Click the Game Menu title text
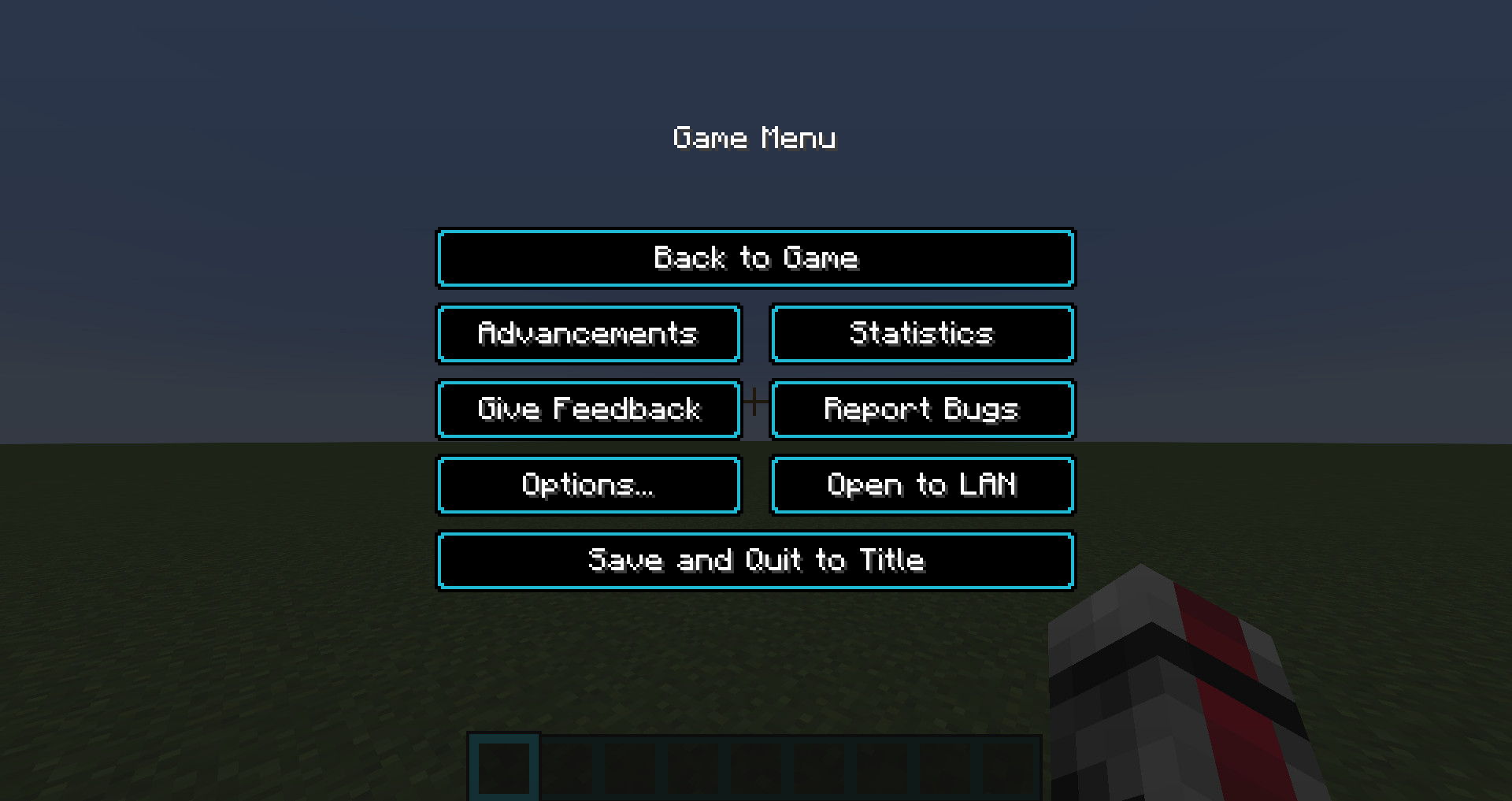Image resolution: width=1512 pixels, height=801 pixels. pos(754,138)
